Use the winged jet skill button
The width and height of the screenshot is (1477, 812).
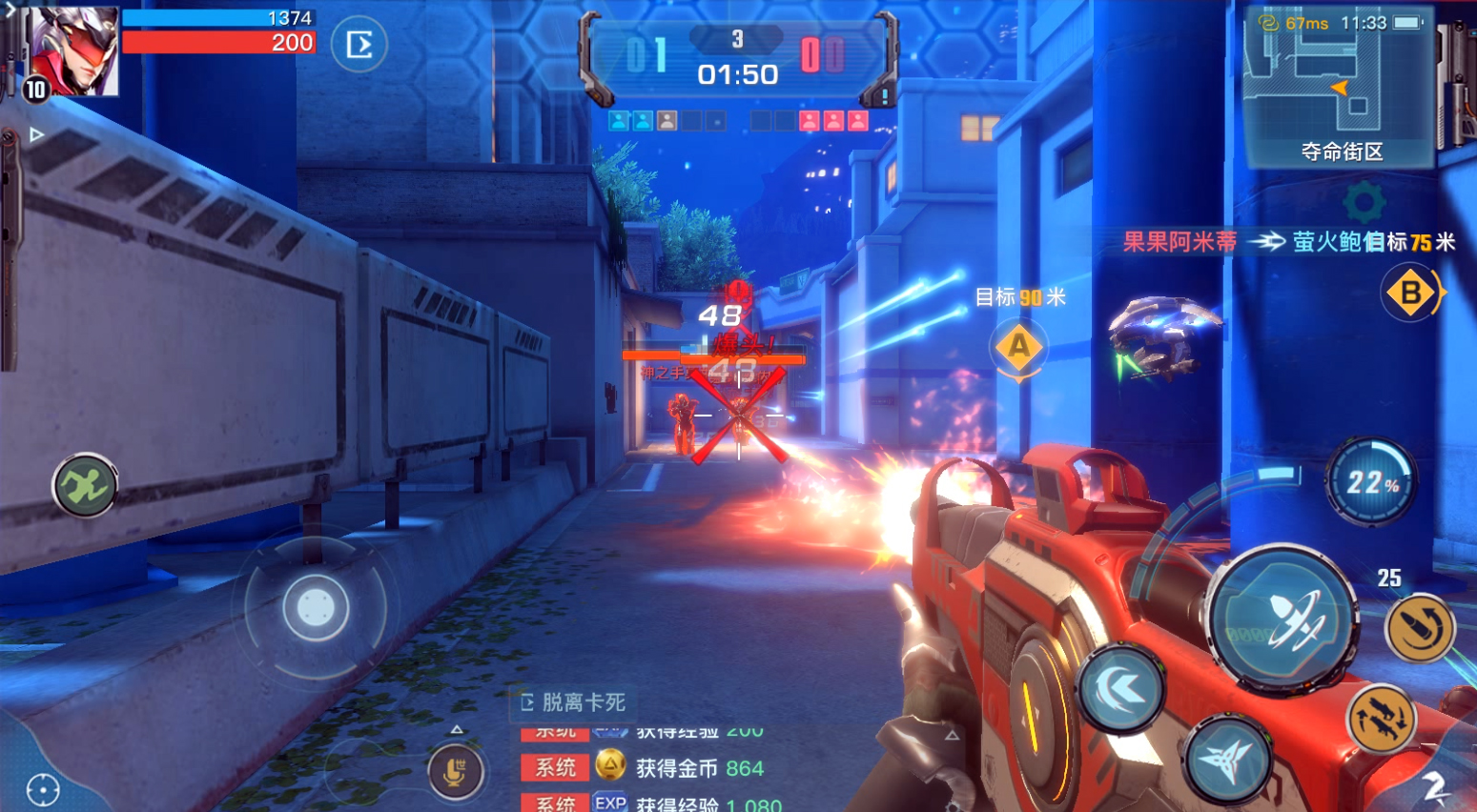click(1227, 761)
